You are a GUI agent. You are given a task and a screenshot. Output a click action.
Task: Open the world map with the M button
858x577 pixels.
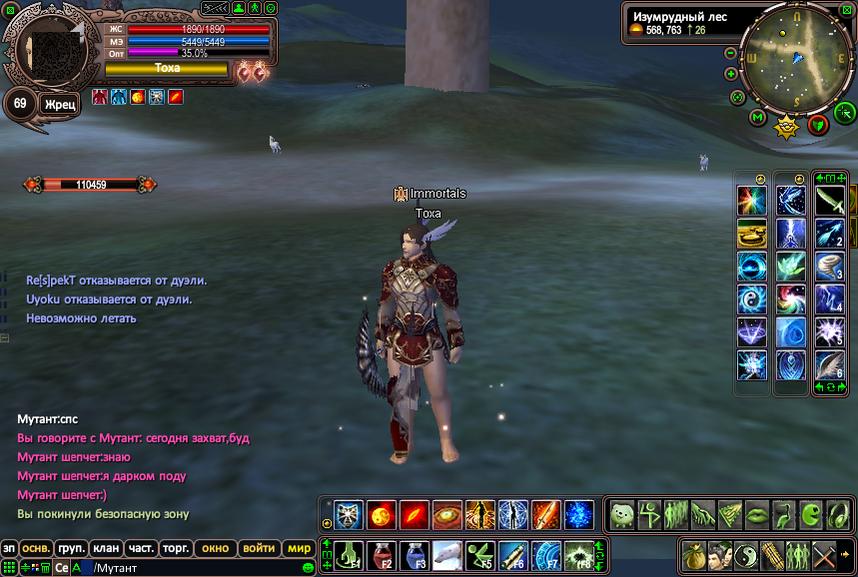[757, 119]
